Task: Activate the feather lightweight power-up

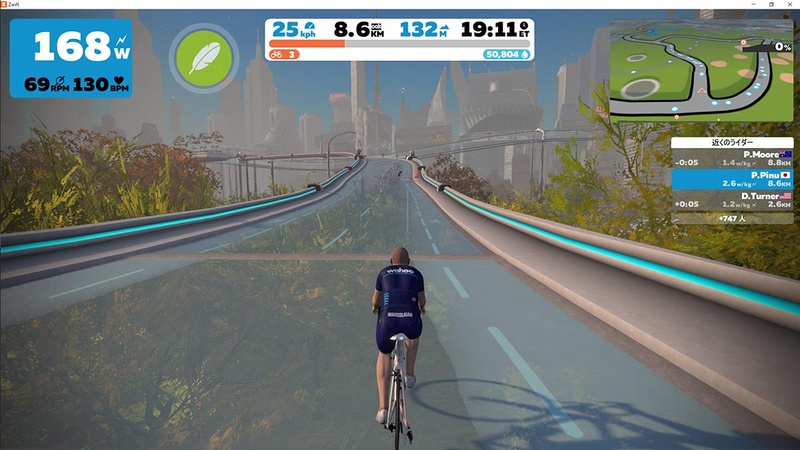Action: [x=203, y=58]
